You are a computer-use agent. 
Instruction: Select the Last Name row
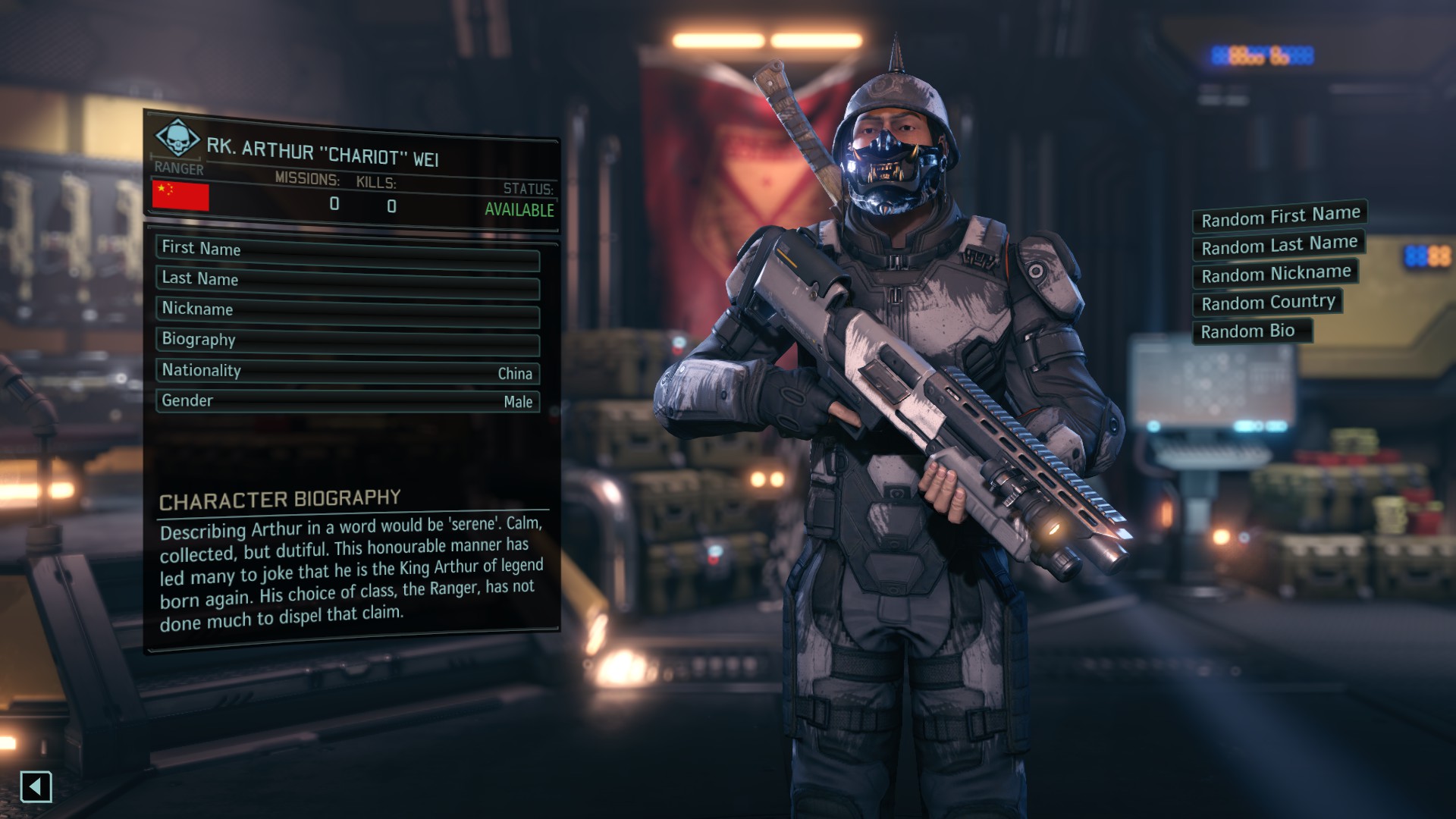(x=347, y=281)
